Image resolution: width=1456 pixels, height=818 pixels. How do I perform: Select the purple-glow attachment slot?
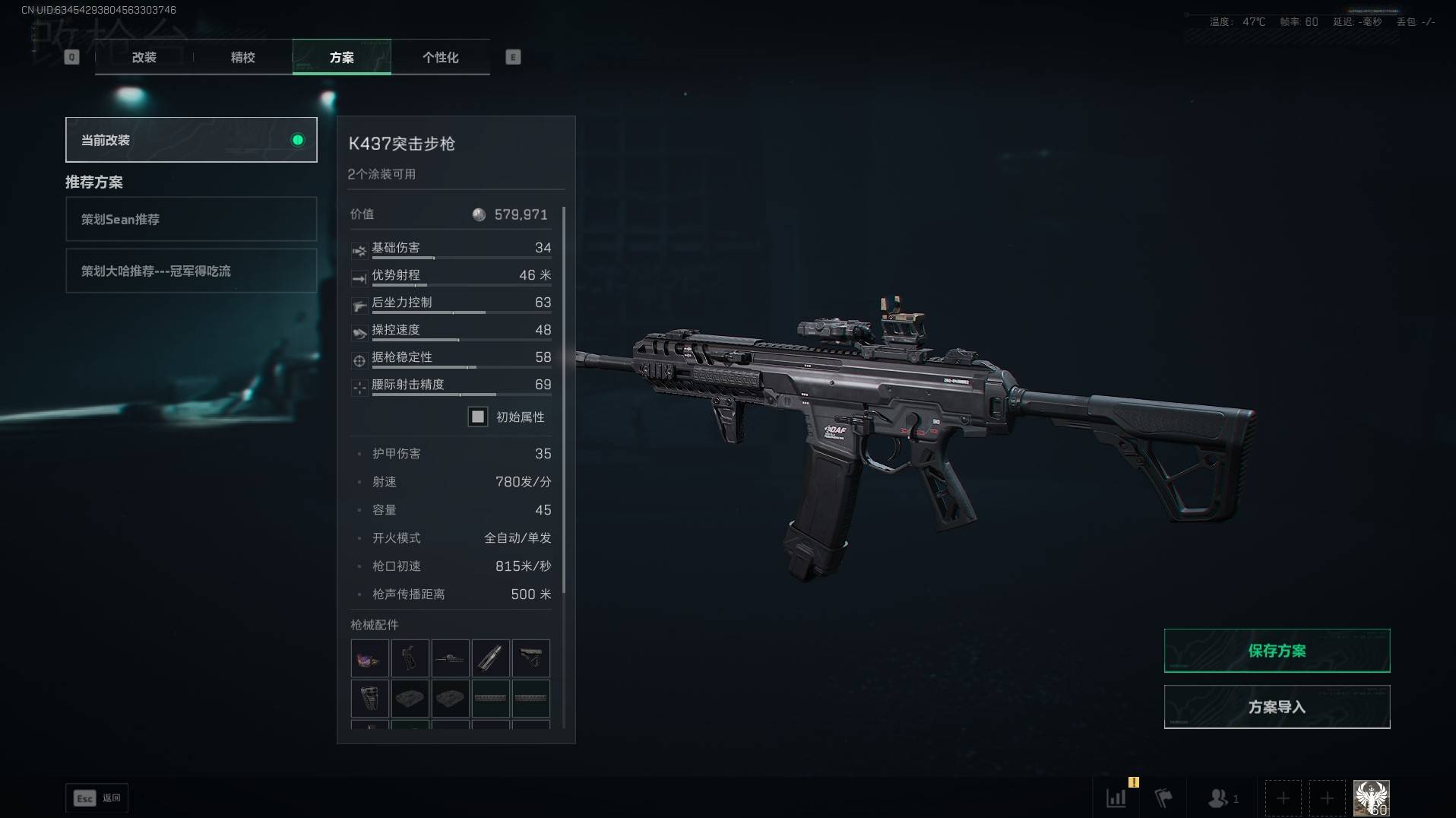369,658
